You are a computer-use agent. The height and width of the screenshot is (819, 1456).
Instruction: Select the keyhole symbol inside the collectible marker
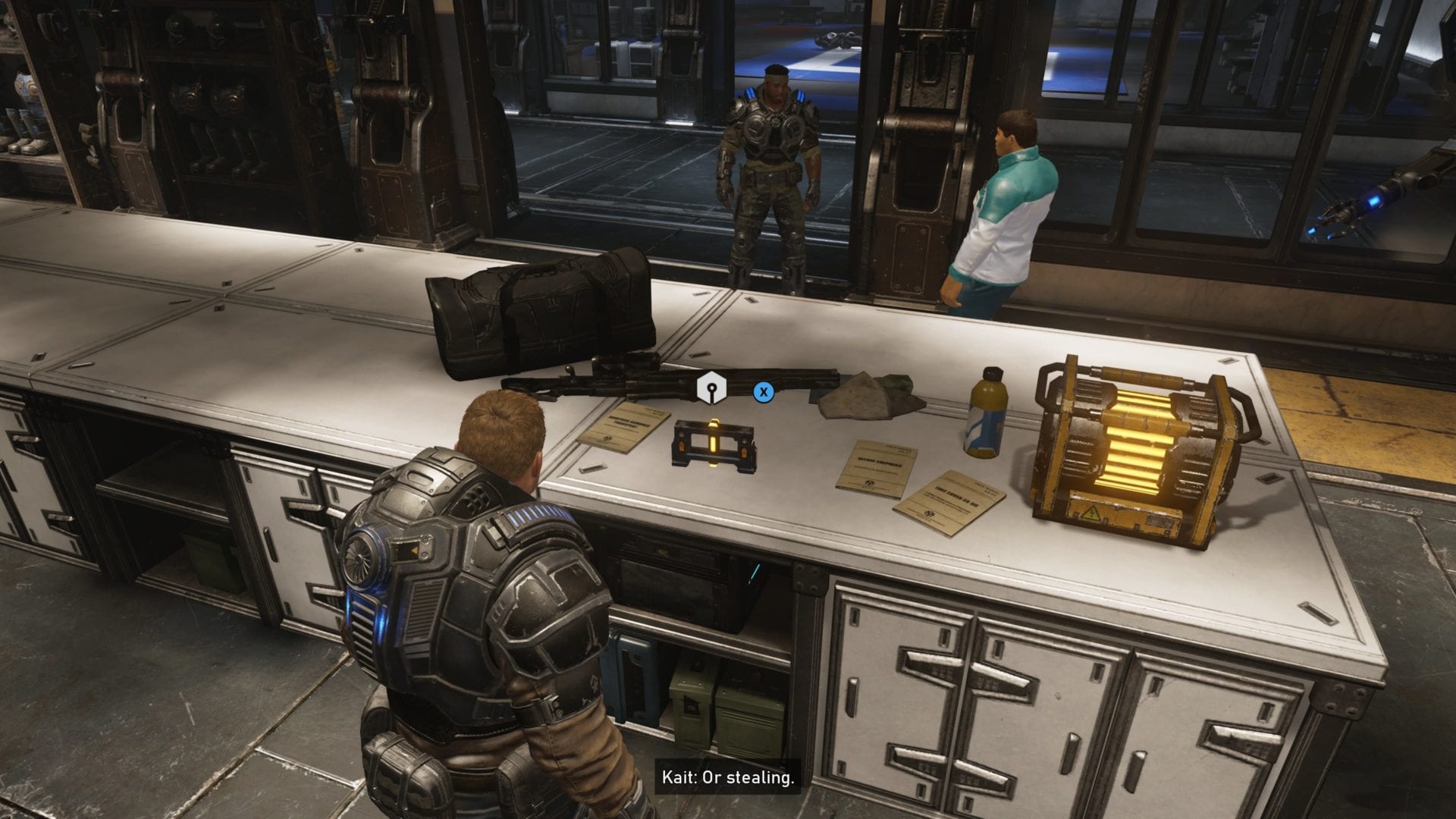coord(711,388)
